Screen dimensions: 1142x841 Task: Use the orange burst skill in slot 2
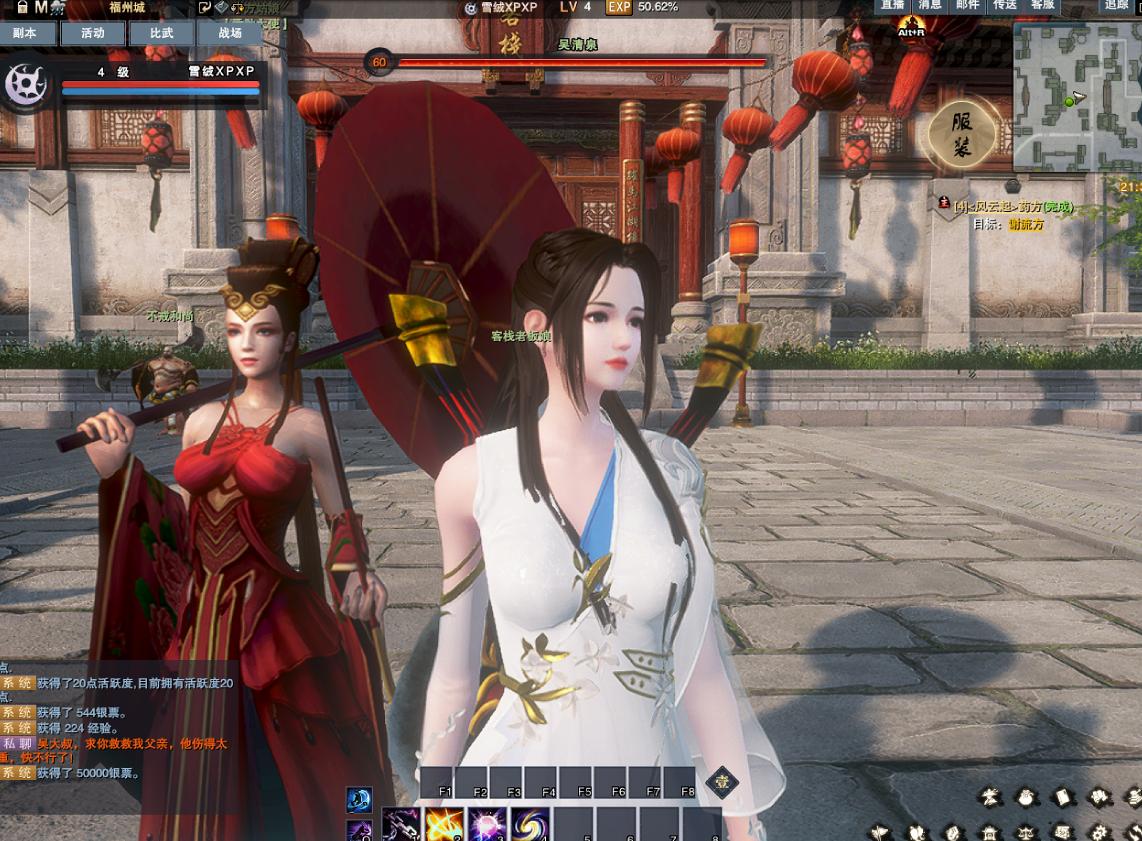(444, 826)
